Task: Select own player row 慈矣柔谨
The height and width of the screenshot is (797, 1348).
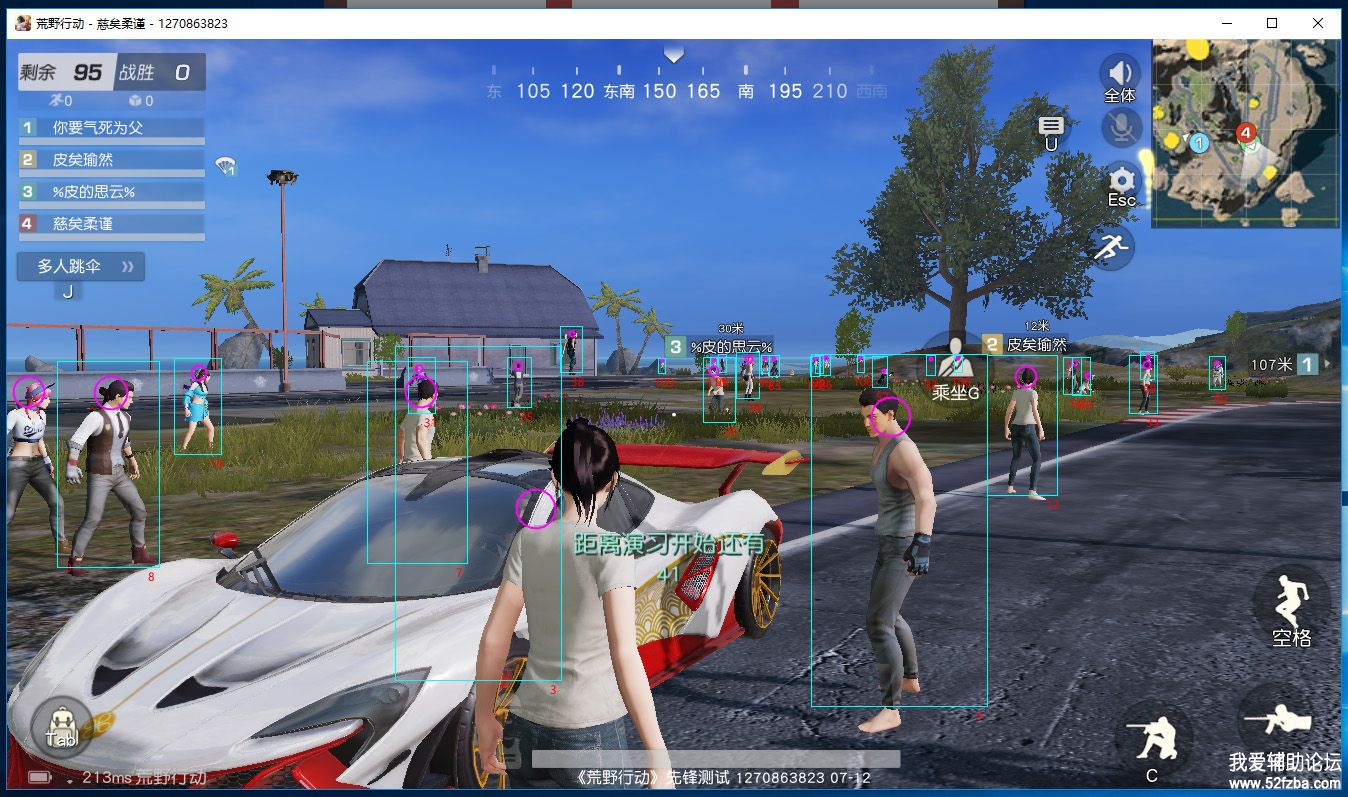Action: [110, 224]
